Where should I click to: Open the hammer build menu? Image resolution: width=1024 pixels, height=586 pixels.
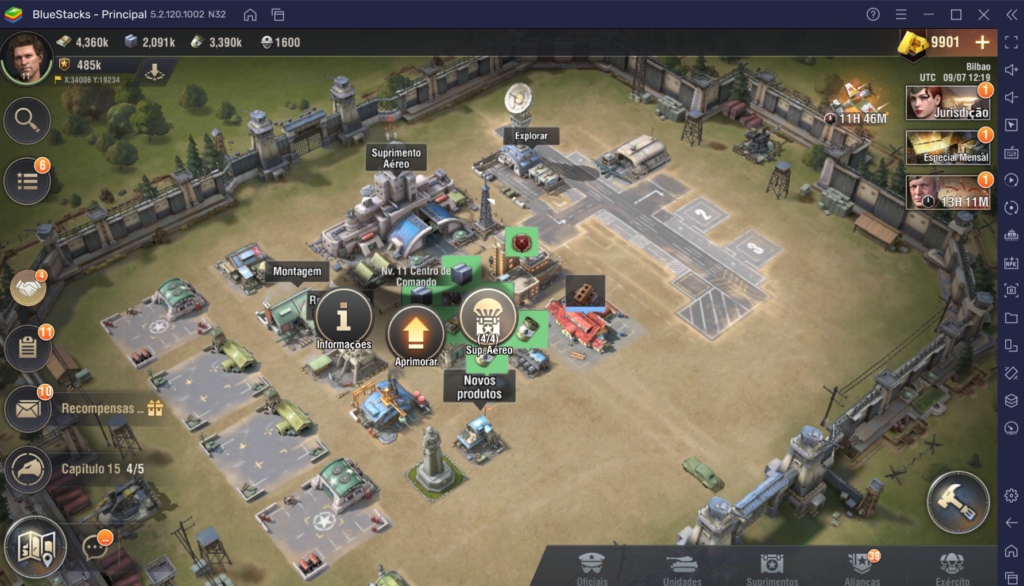coord(958,503)
